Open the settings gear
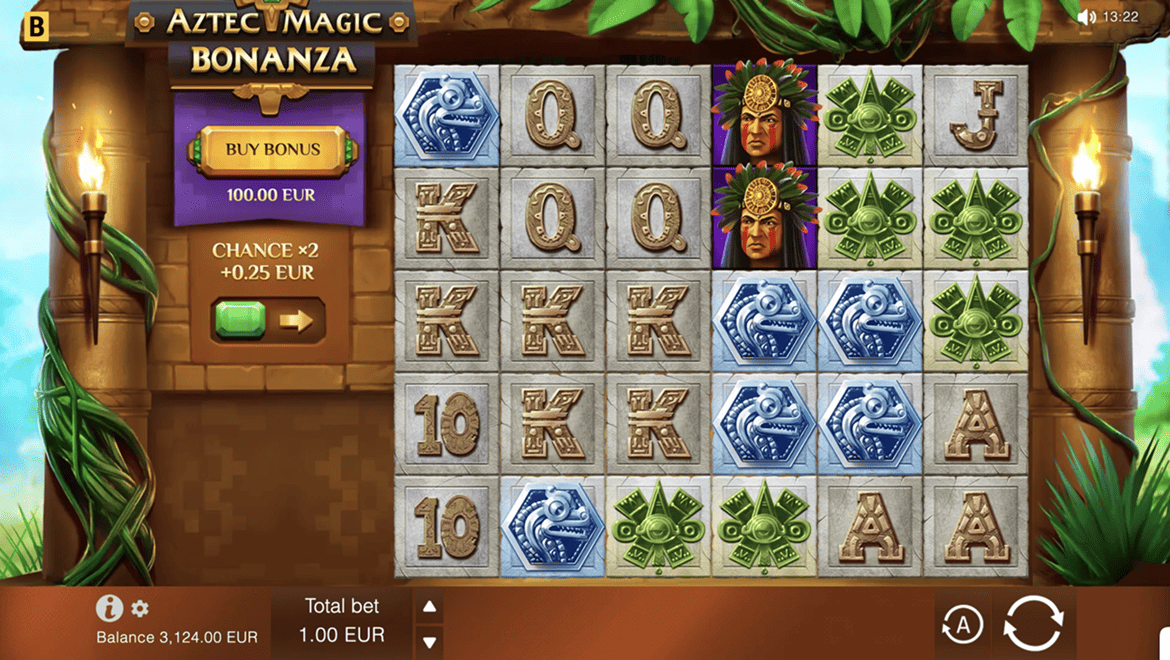 (140, 608)
